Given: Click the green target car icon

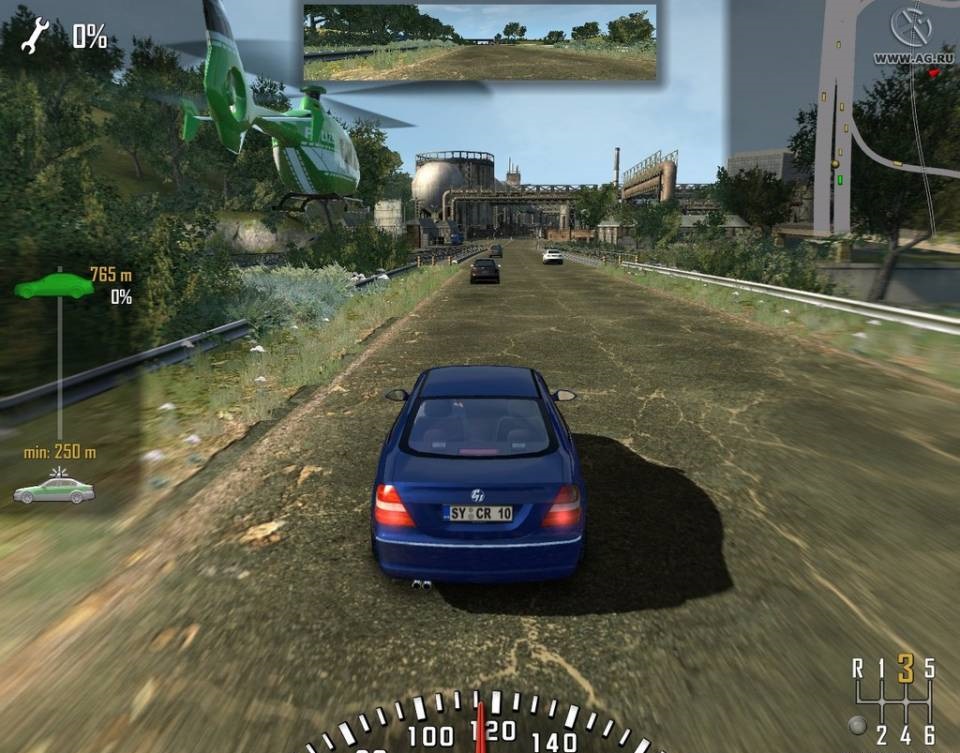Looking at the screenshot, I should 54,287.
